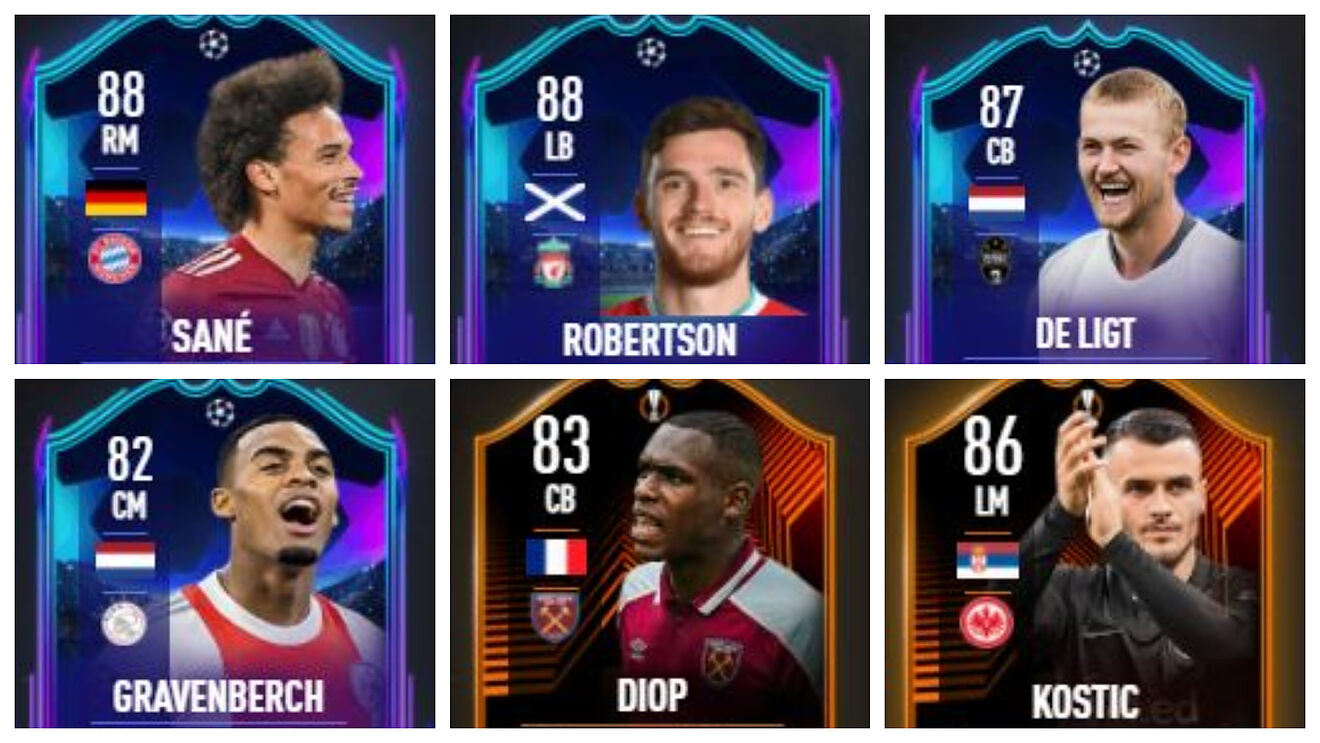Screen dimensions: 1320x743
Task: Select the ROBERTSON name text
Action: pyautogui.click(x=651, y=339)
